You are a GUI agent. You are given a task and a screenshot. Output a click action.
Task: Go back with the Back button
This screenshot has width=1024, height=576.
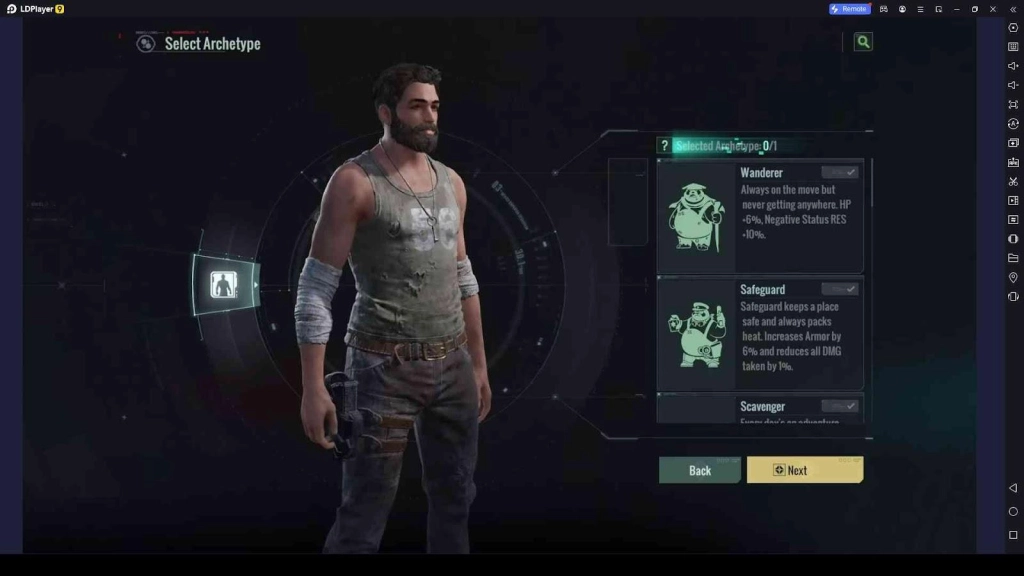(699, 470)
